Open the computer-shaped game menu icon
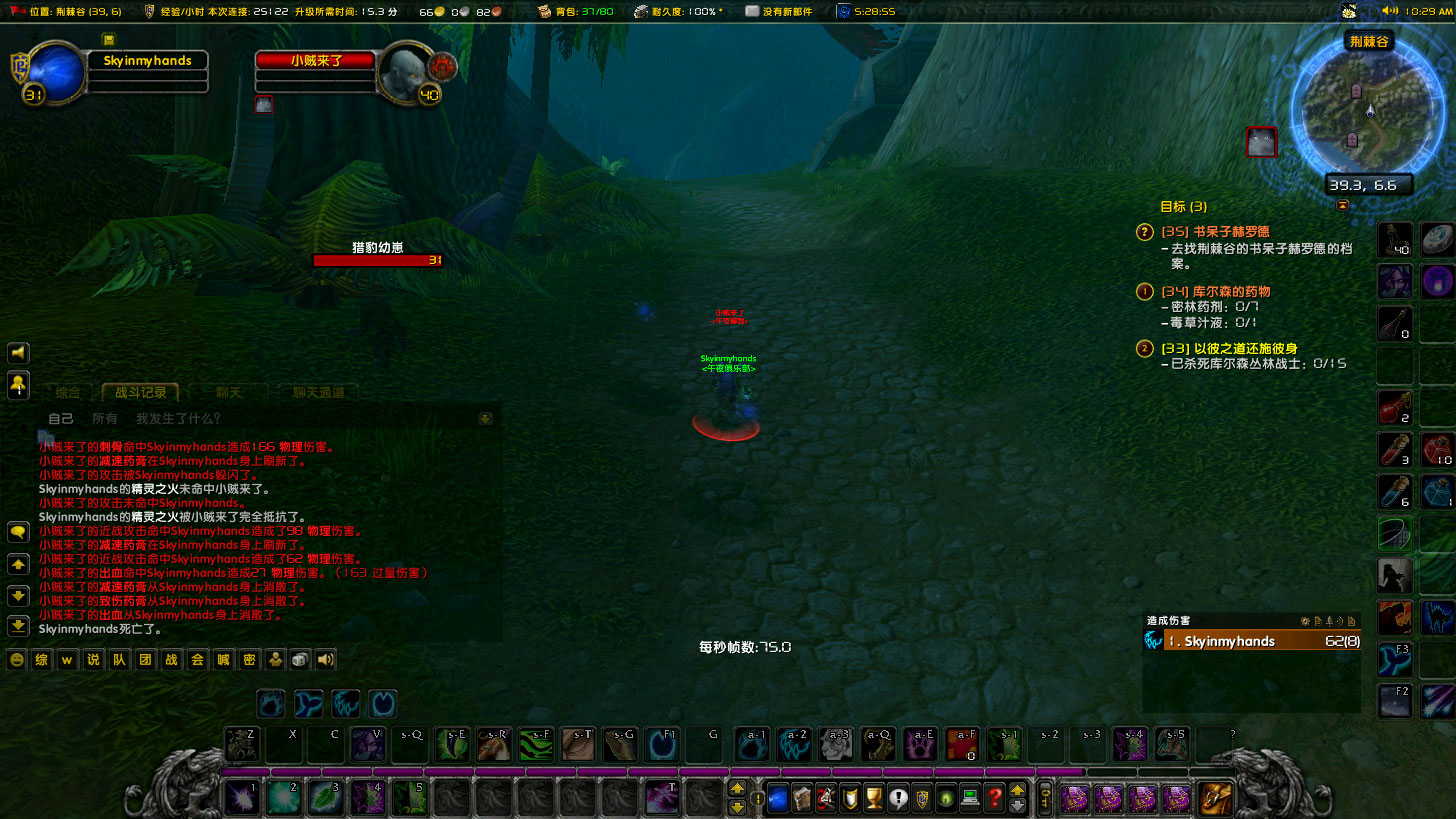This screenshot has height=819, width=1456. (x=970, y=798)
